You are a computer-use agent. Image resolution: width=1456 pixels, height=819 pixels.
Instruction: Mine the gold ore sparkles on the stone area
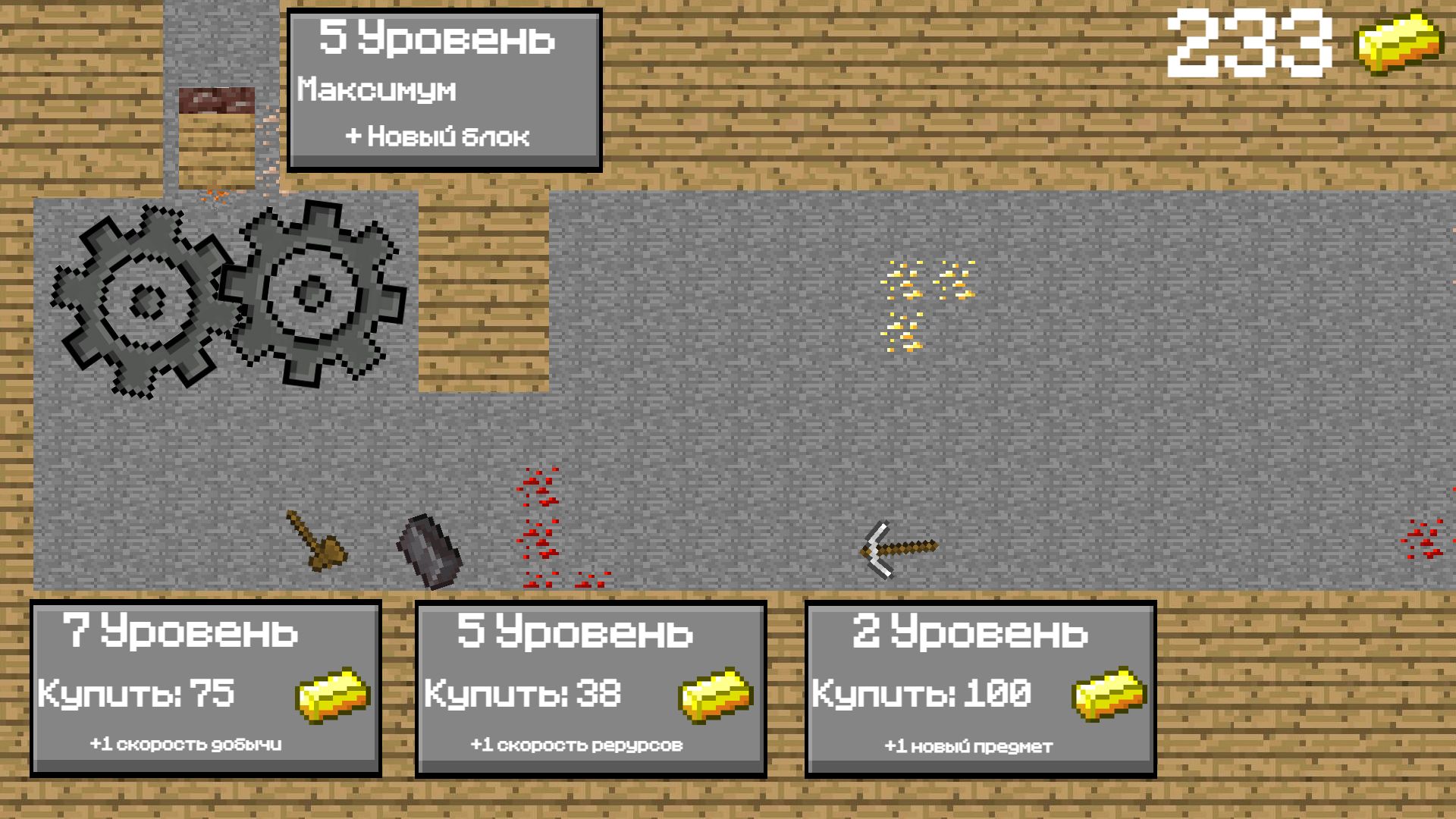pos(921,303)
